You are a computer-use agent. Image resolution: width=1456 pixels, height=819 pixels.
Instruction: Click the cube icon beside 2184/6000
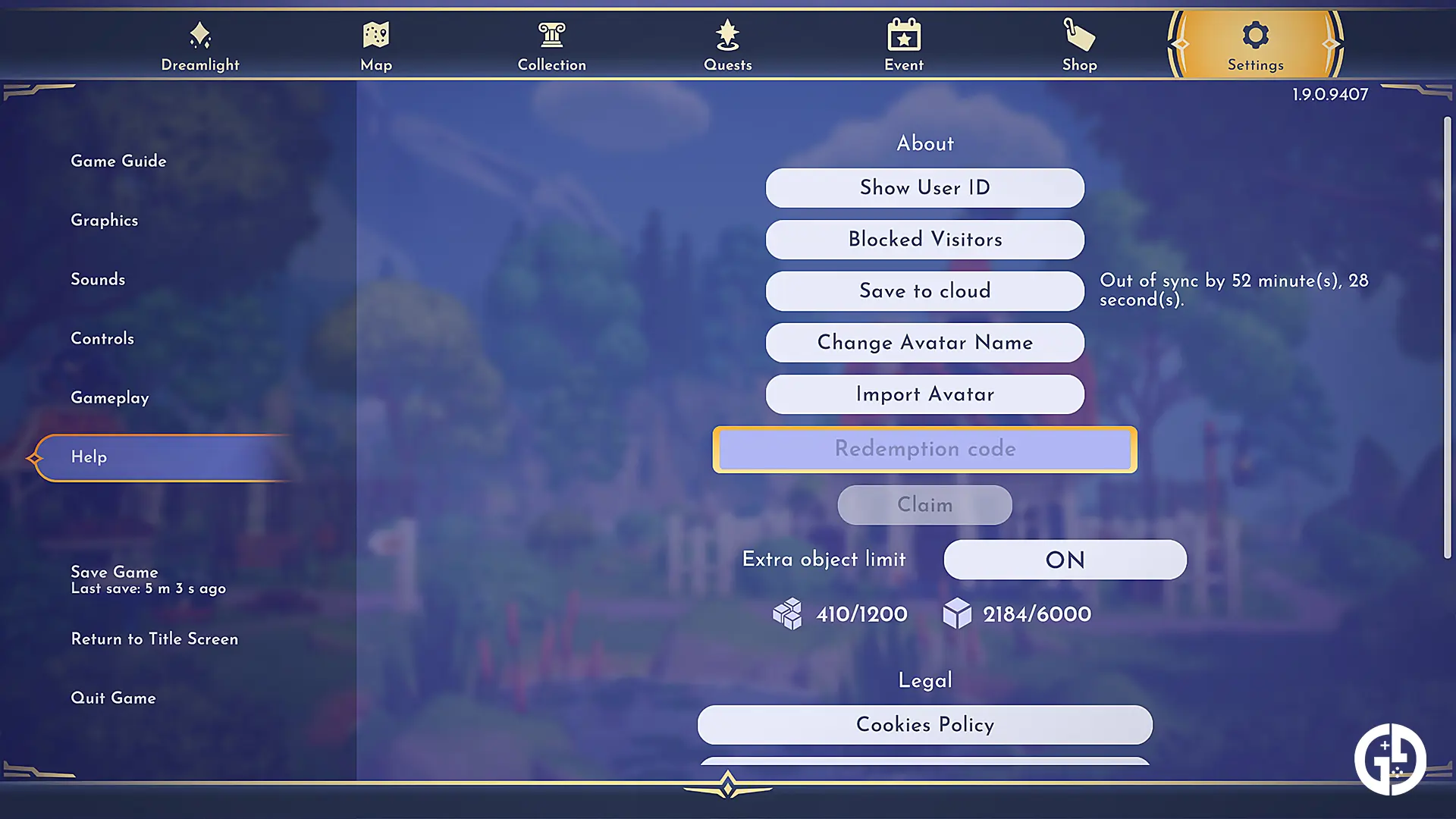point(959,614)
